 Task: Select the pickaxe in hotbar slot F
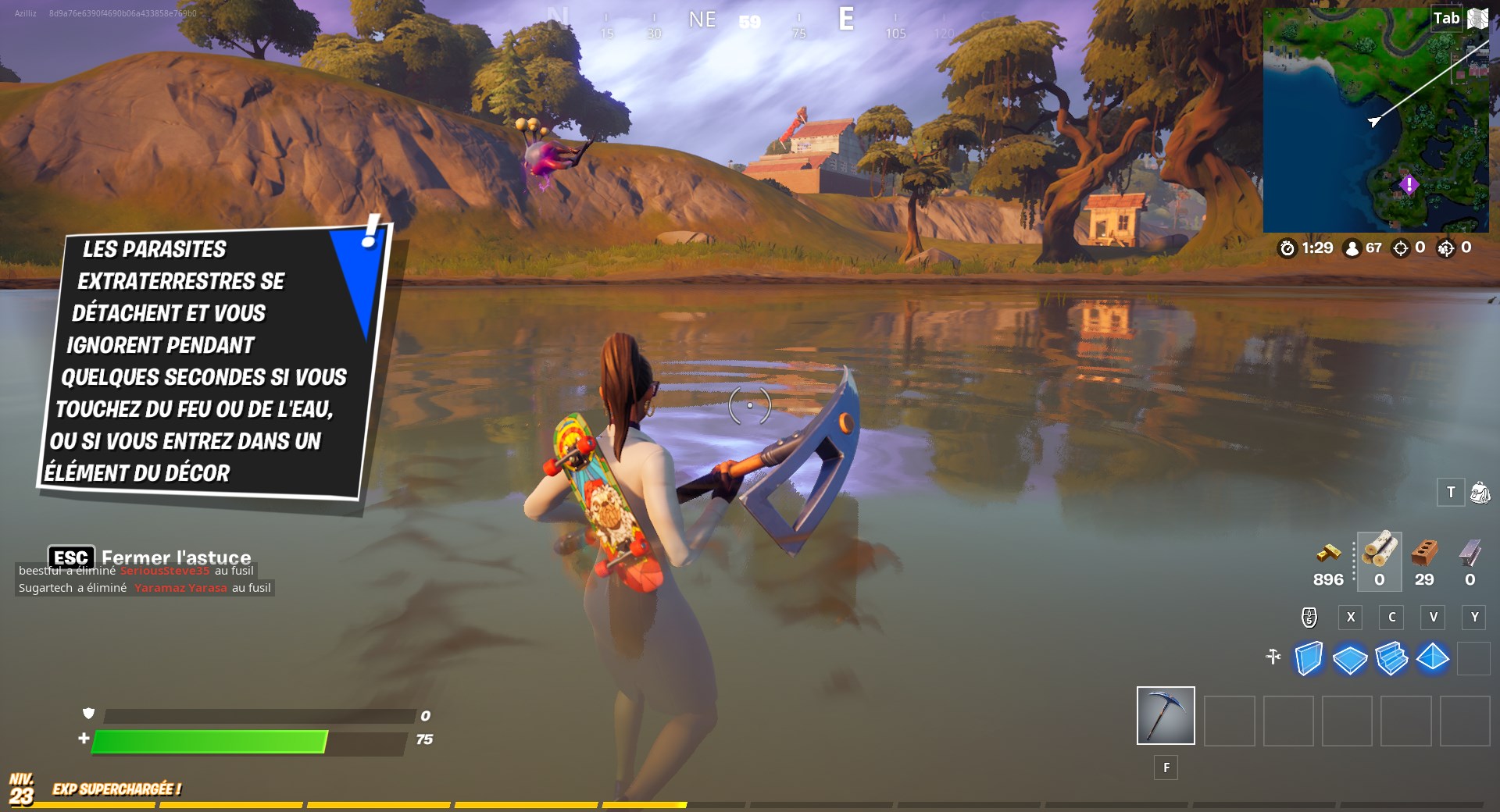pyautogui.click(x=1165, y=715)
